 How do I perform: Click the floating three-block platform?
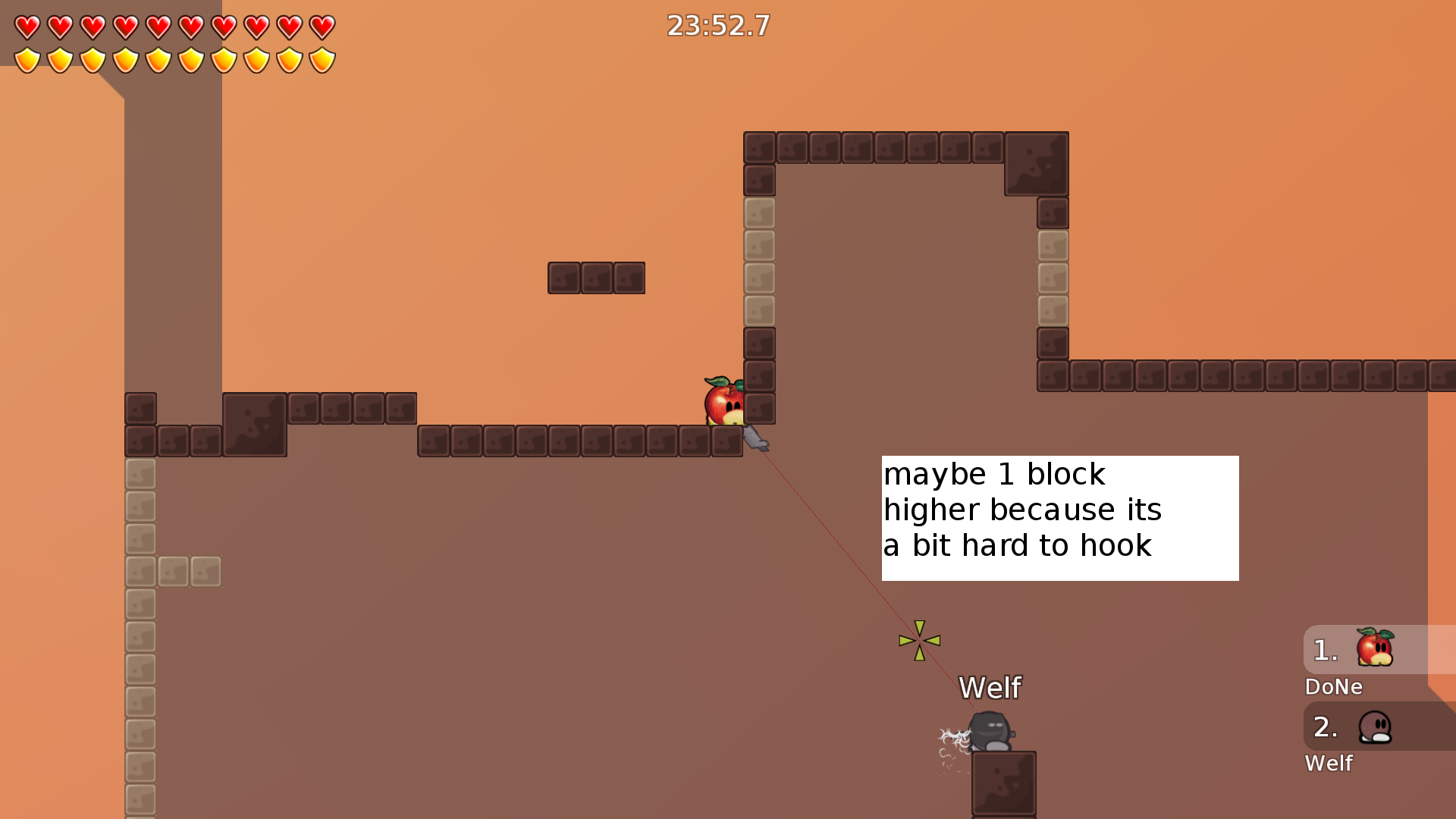(x=596, y=278)
